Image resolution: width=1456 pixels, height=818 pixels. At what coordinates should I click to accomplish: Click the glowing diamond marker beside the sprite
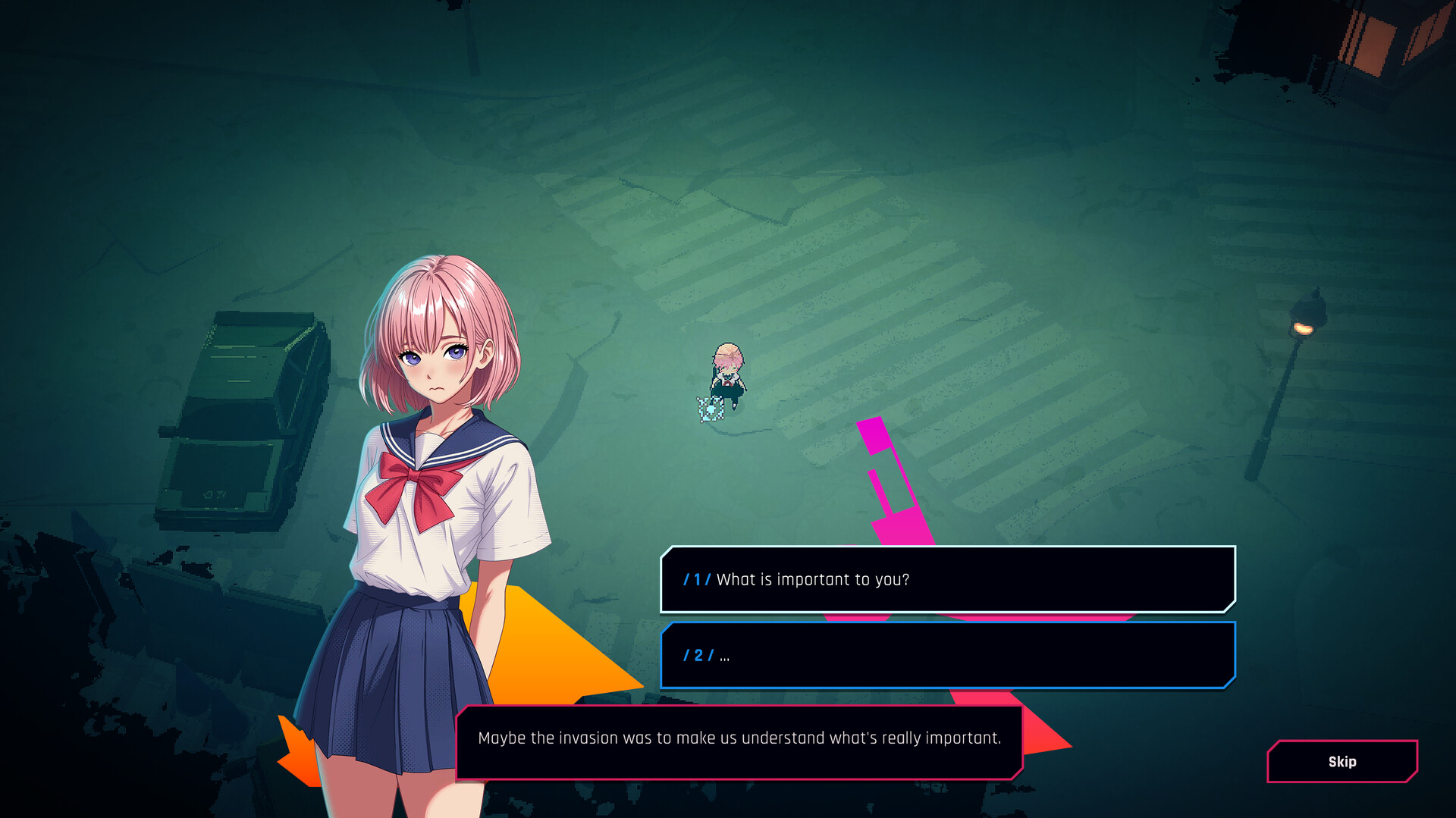(711, 407)
